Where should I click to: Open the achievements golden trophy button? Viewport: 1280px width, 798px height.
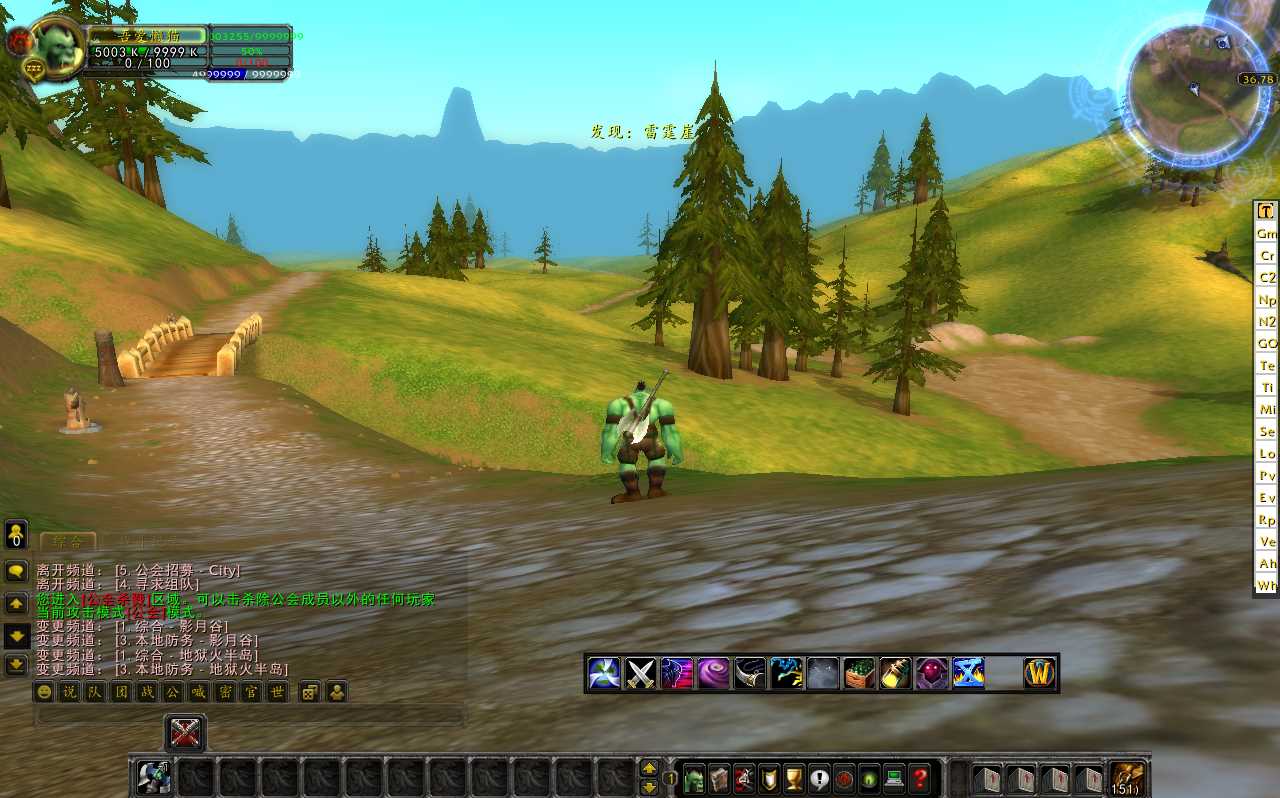coord(795,778)
